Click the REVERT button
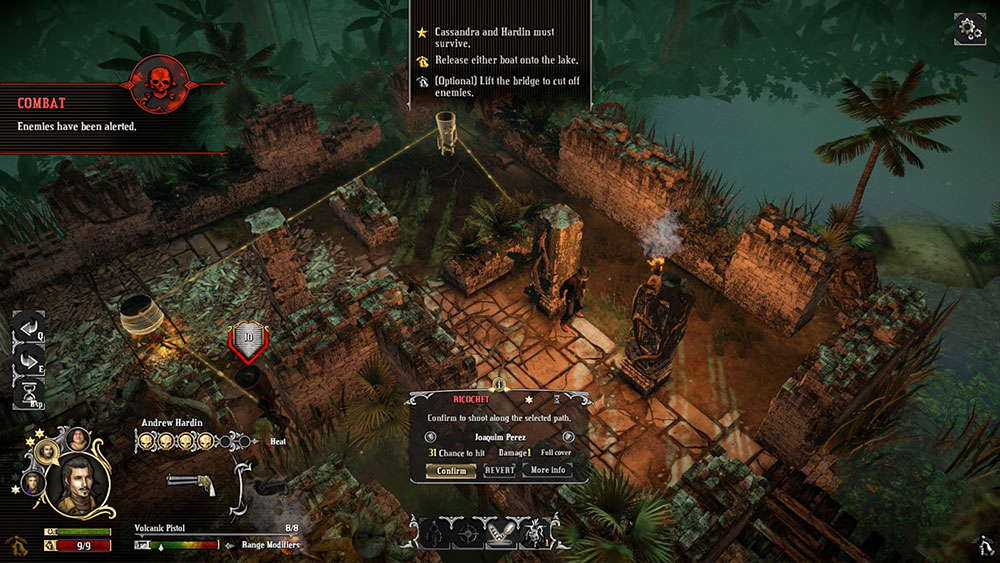This screenshot has width=1000, height=563. (x=500, y=470)
